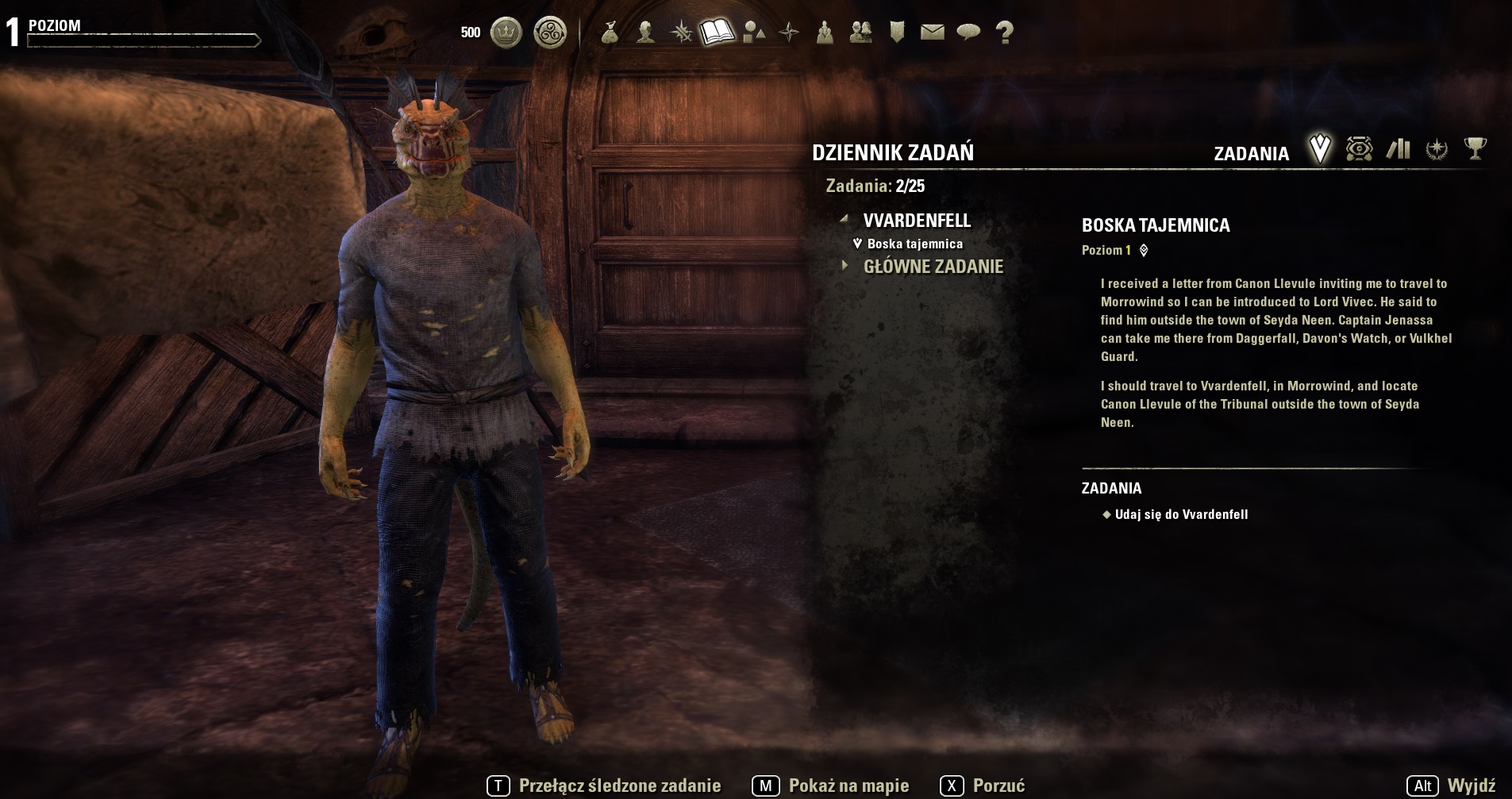Image resolution: width=1512 pixels, height=799 pixels.
Task: Open the mail envelope icon
Action: [933, 33]
